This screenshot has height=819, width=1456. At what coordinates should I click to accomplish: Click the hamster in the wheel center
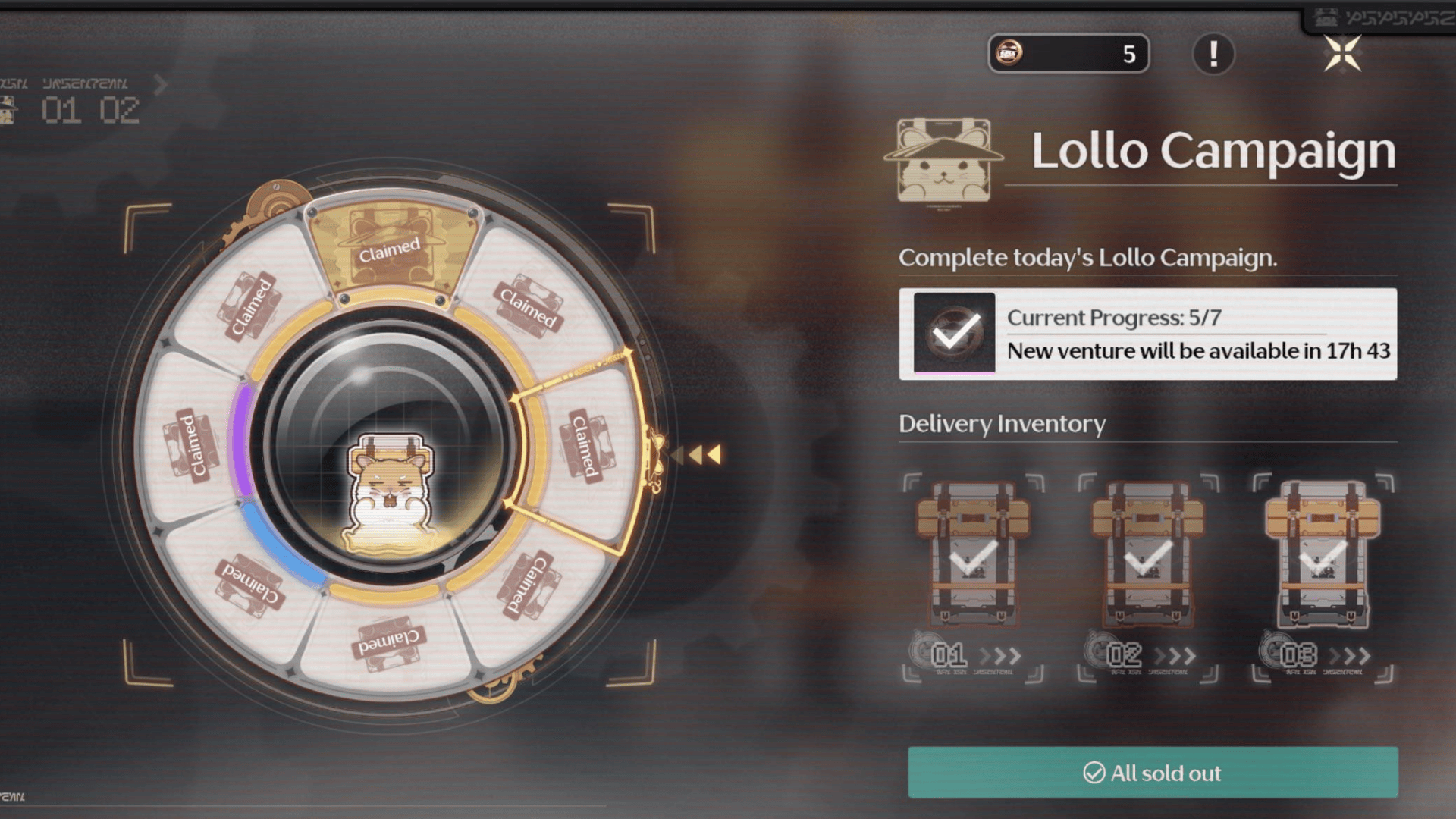pos(390,491)
